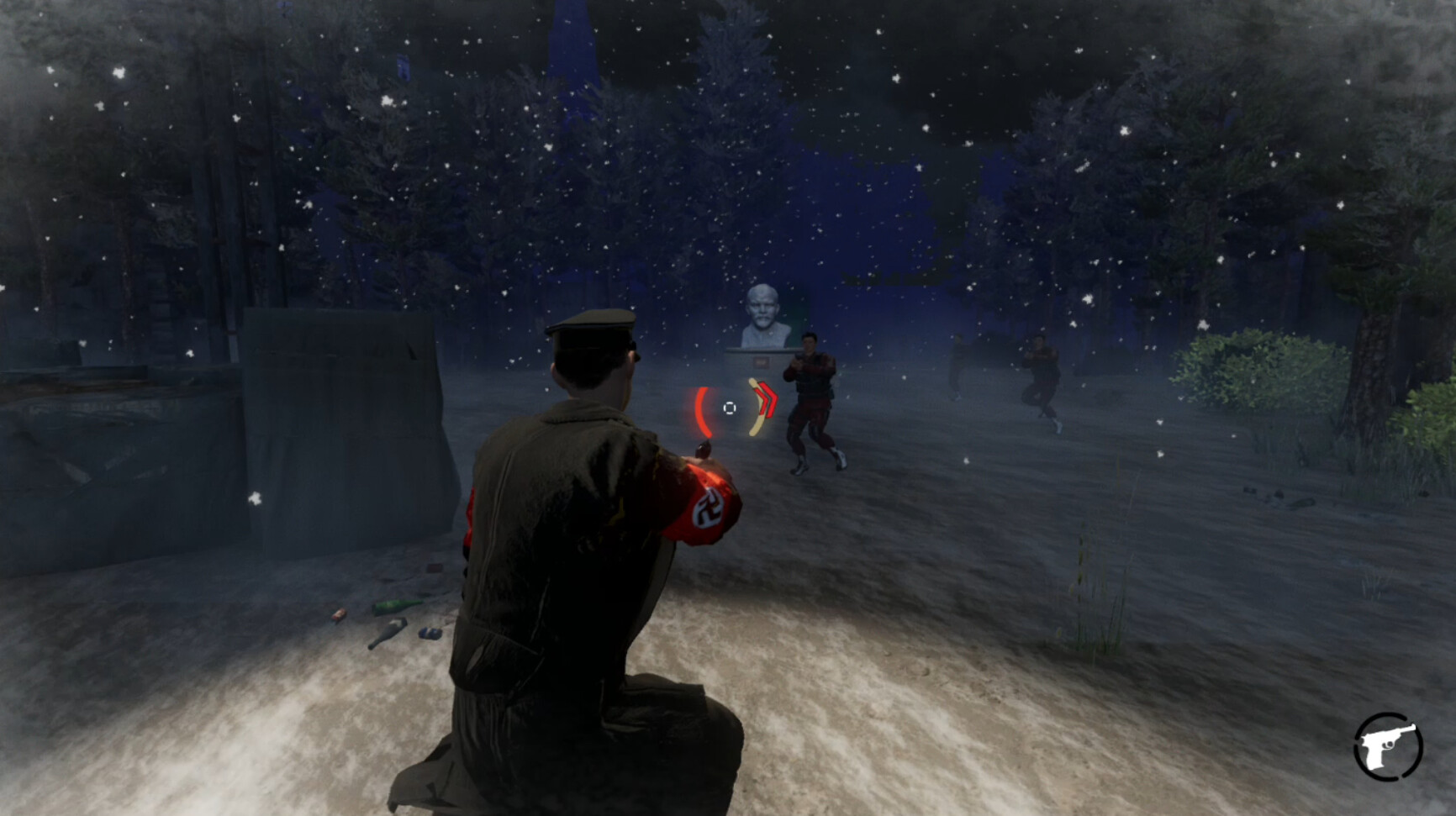Click the plaque on the statue pedestal
1456x816 pixels.
coord(761,361)
